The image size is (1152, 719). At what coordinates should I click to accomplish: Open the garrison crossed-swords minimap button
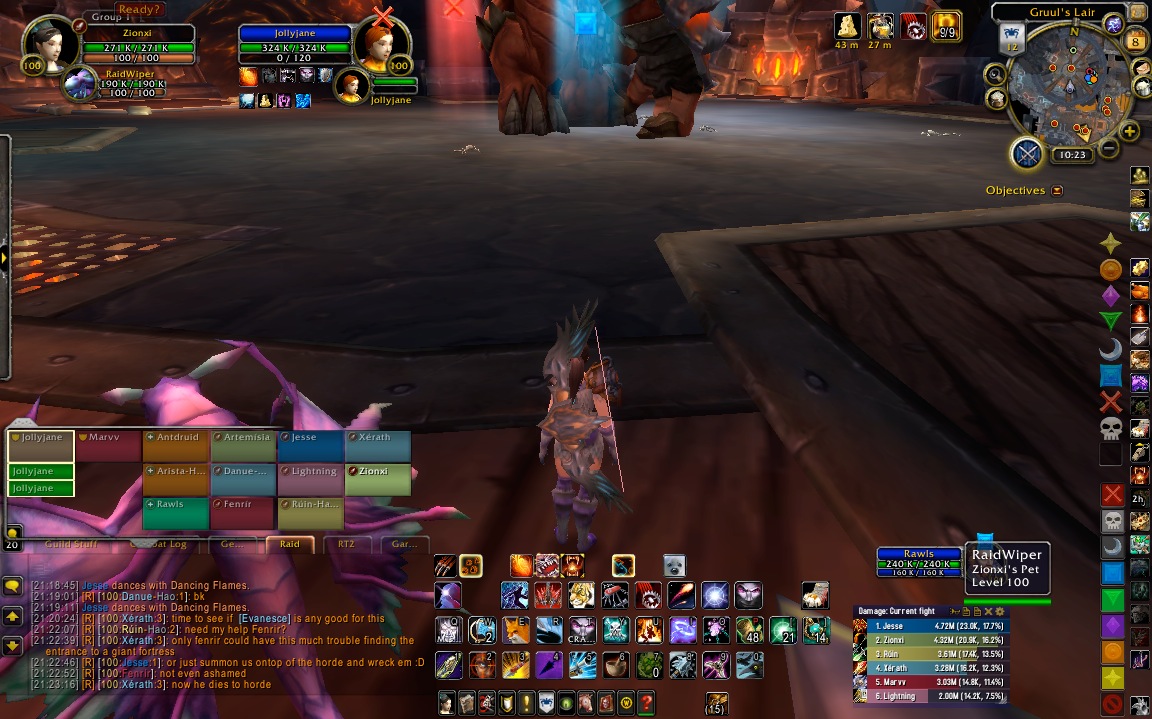[x=1027, y=154]
